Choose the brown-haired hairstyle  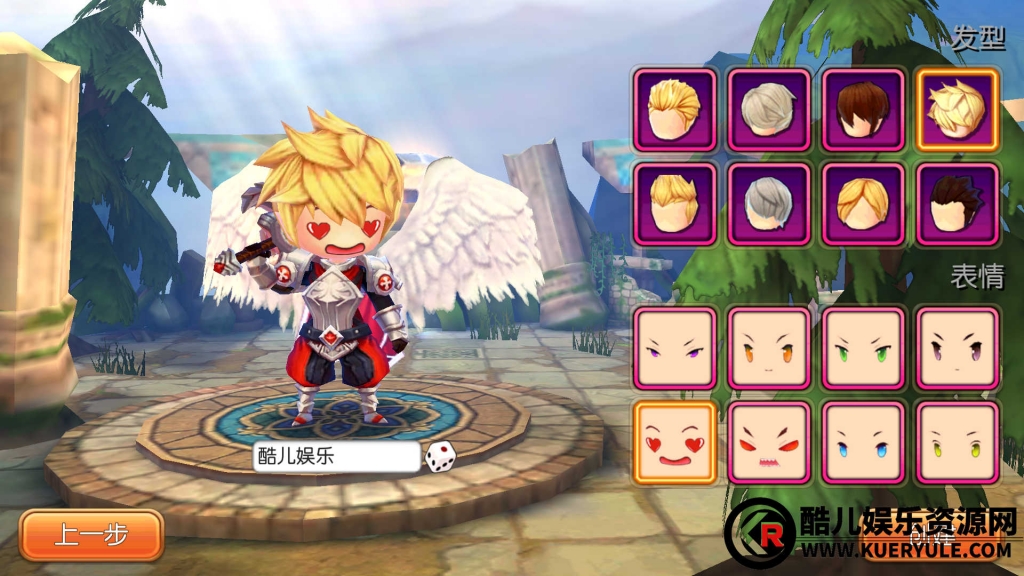coord(864,109)
